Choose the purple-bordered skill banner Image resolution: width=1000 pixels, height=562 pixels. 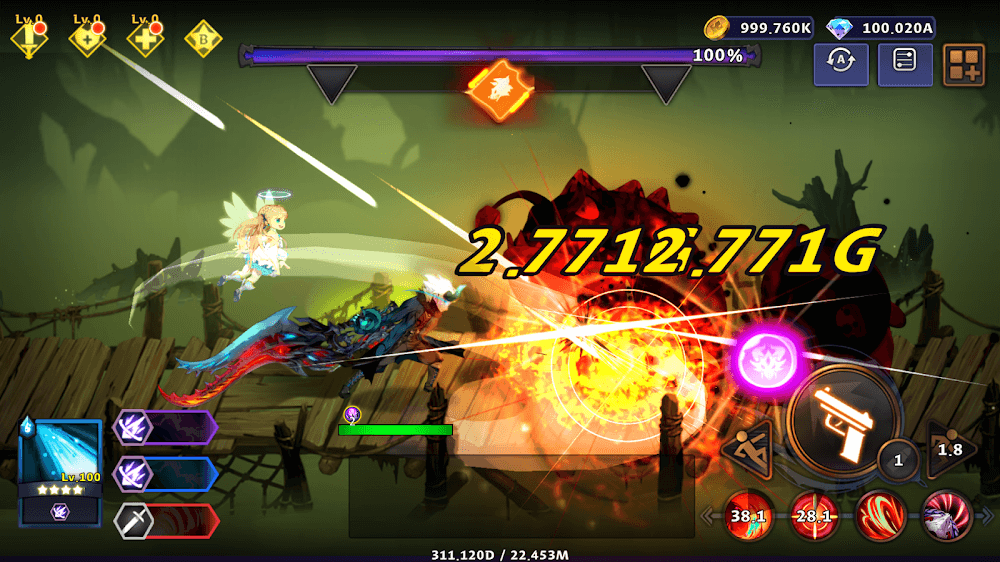click(166, 427)
